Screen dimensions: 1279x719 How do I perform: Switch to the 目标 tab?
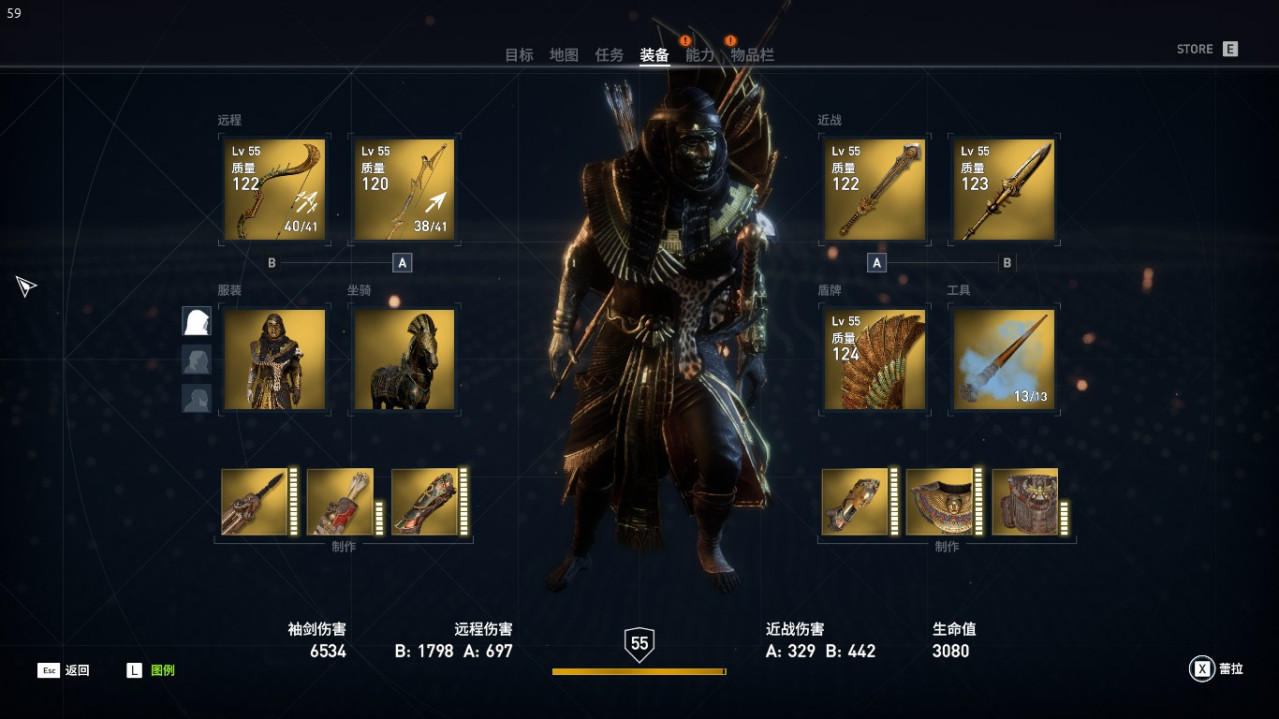click(519, 55)
